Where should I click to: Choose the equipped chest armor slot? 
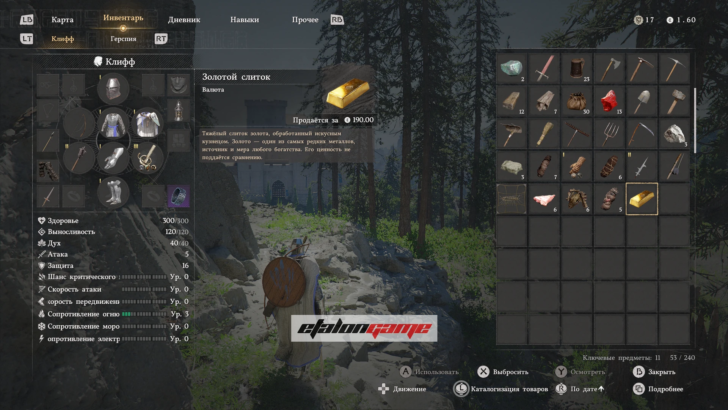[x=113, y=125]
